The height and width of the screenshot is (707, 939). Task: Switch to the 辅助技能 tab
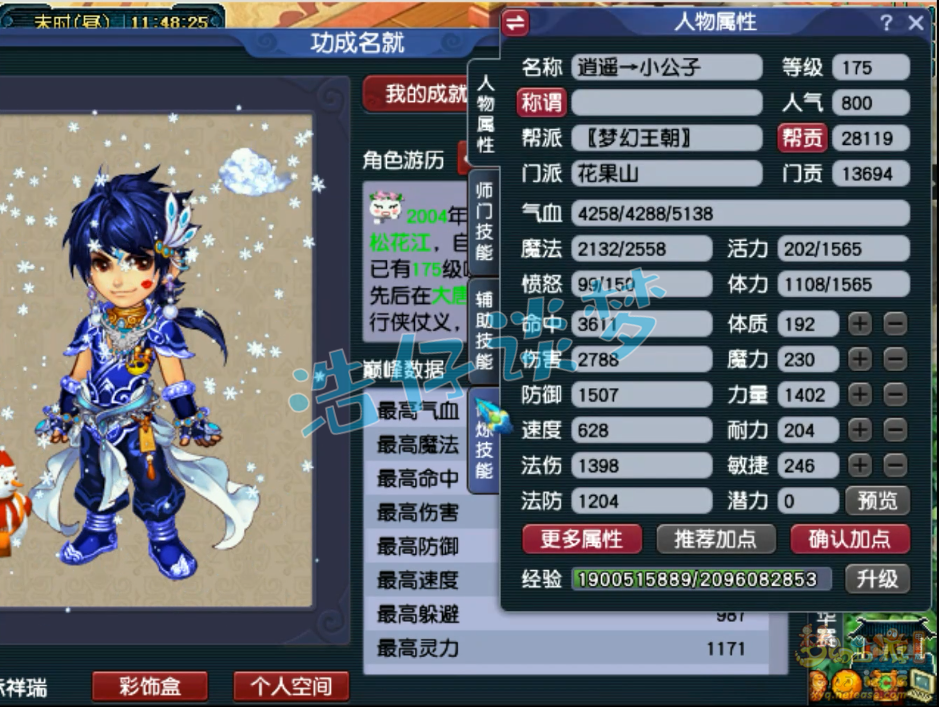(484, 330)
